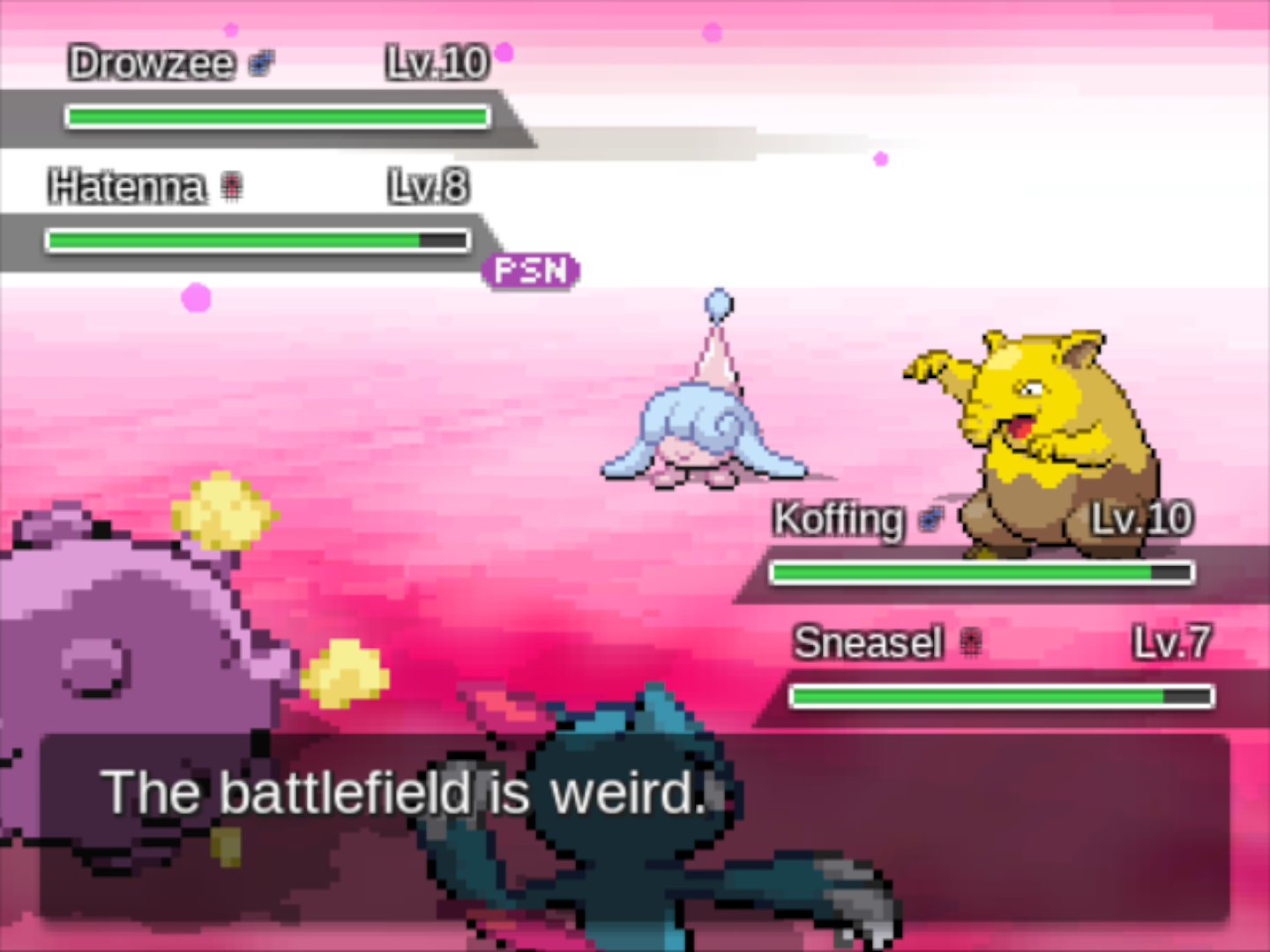Click Drowzee's green HP bar
This screenshot has width=1270, height=952.
278,115
